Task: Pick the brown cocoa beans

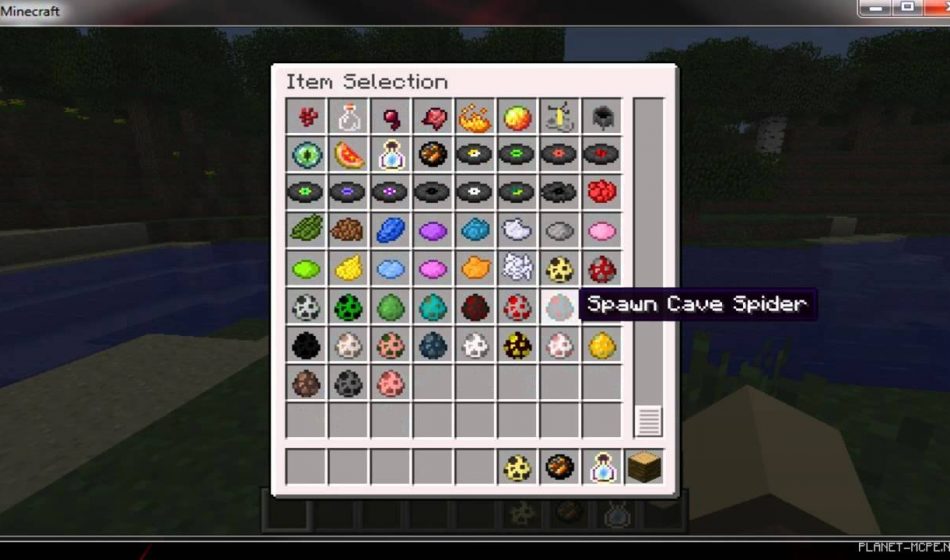Action: (x=349, y=230)
